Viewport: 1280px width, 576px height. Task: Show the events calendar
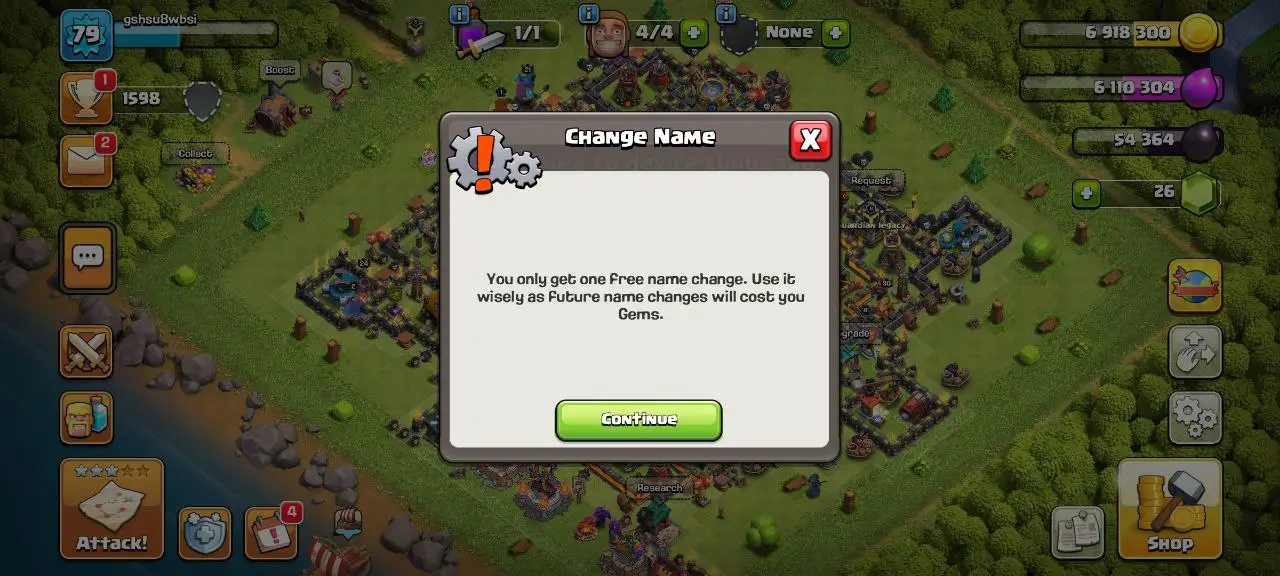click(x=270, y=533)
